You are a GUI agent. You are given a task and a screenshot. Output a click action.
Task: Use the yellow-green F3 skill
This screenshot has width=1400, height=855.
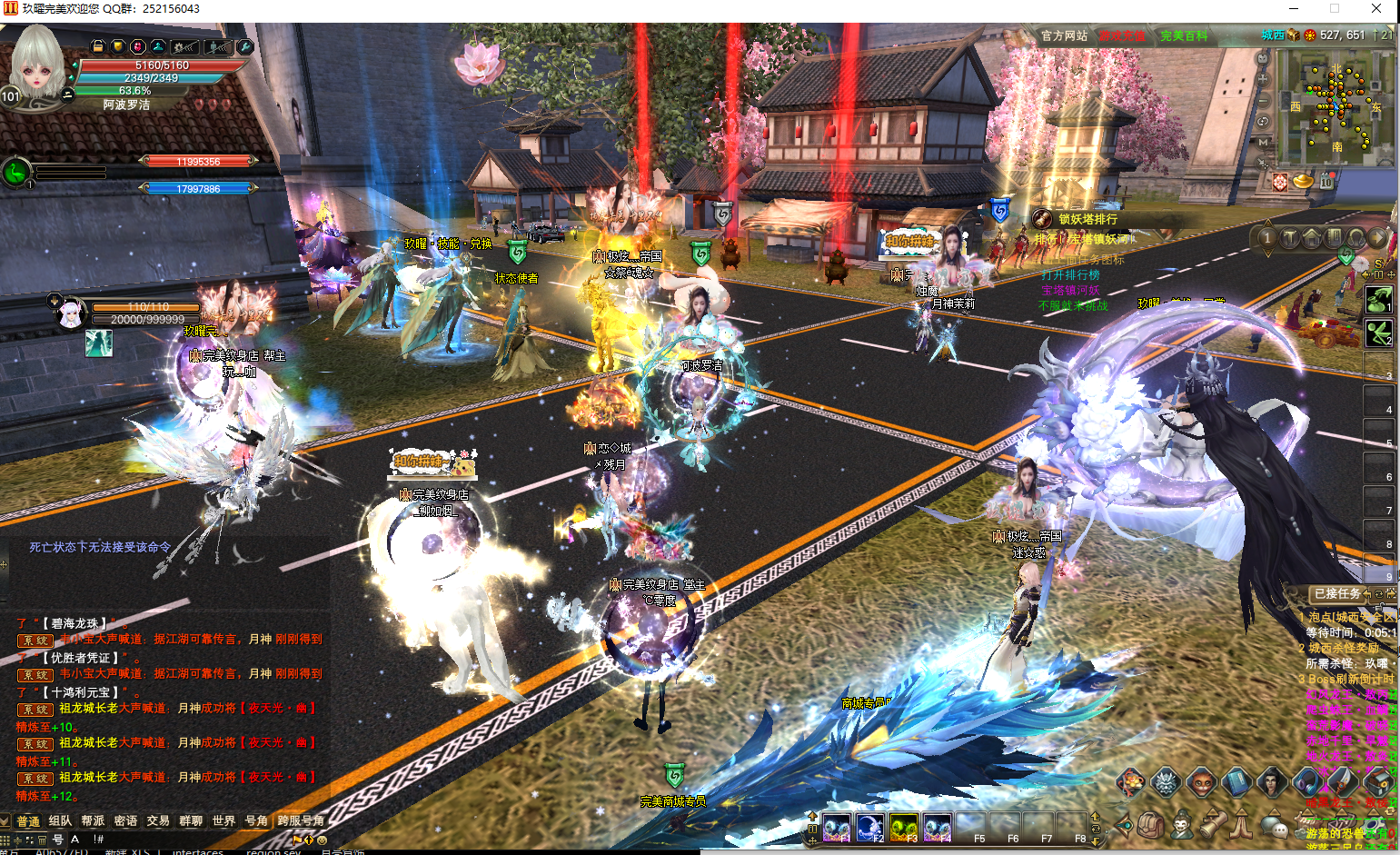[903, 828]
